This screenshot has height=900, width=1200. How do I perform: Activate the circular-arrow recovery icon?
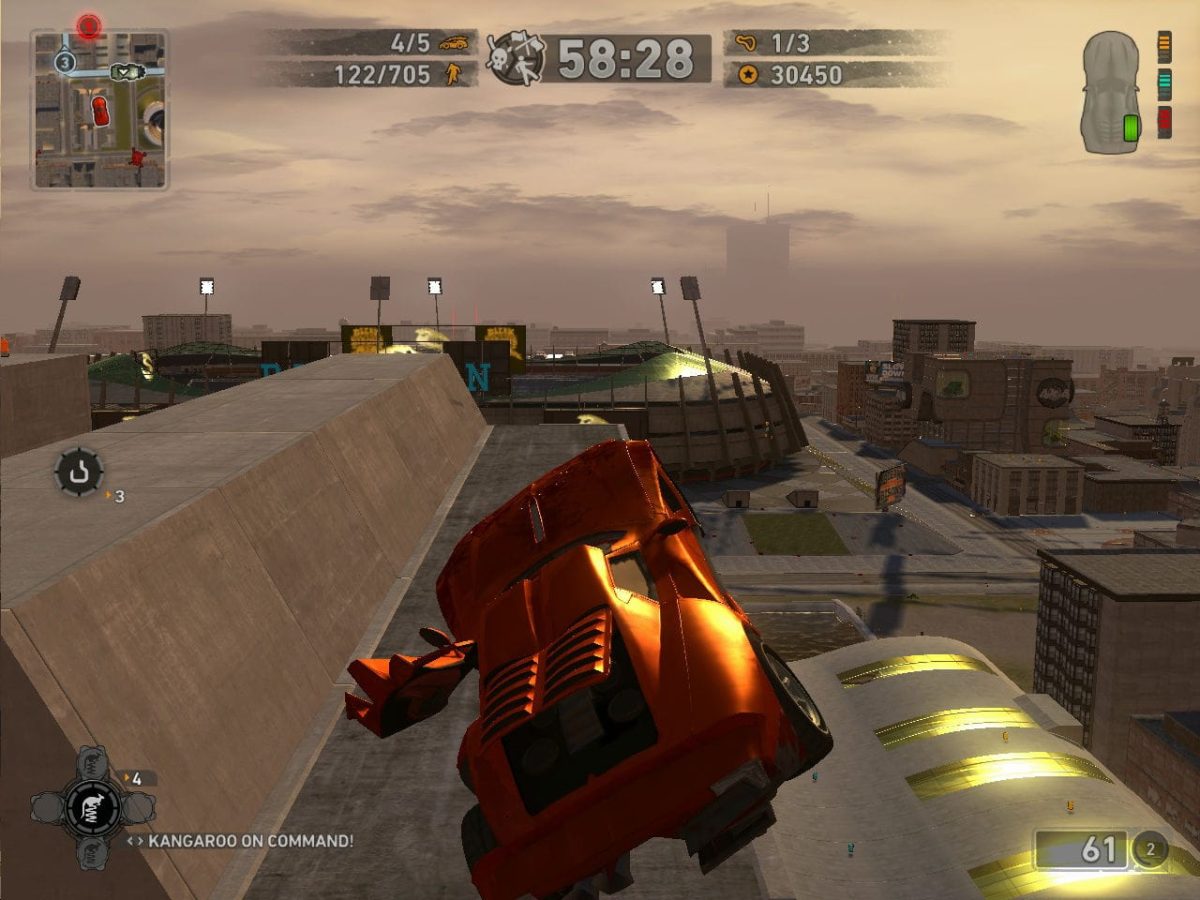[78, 471]
